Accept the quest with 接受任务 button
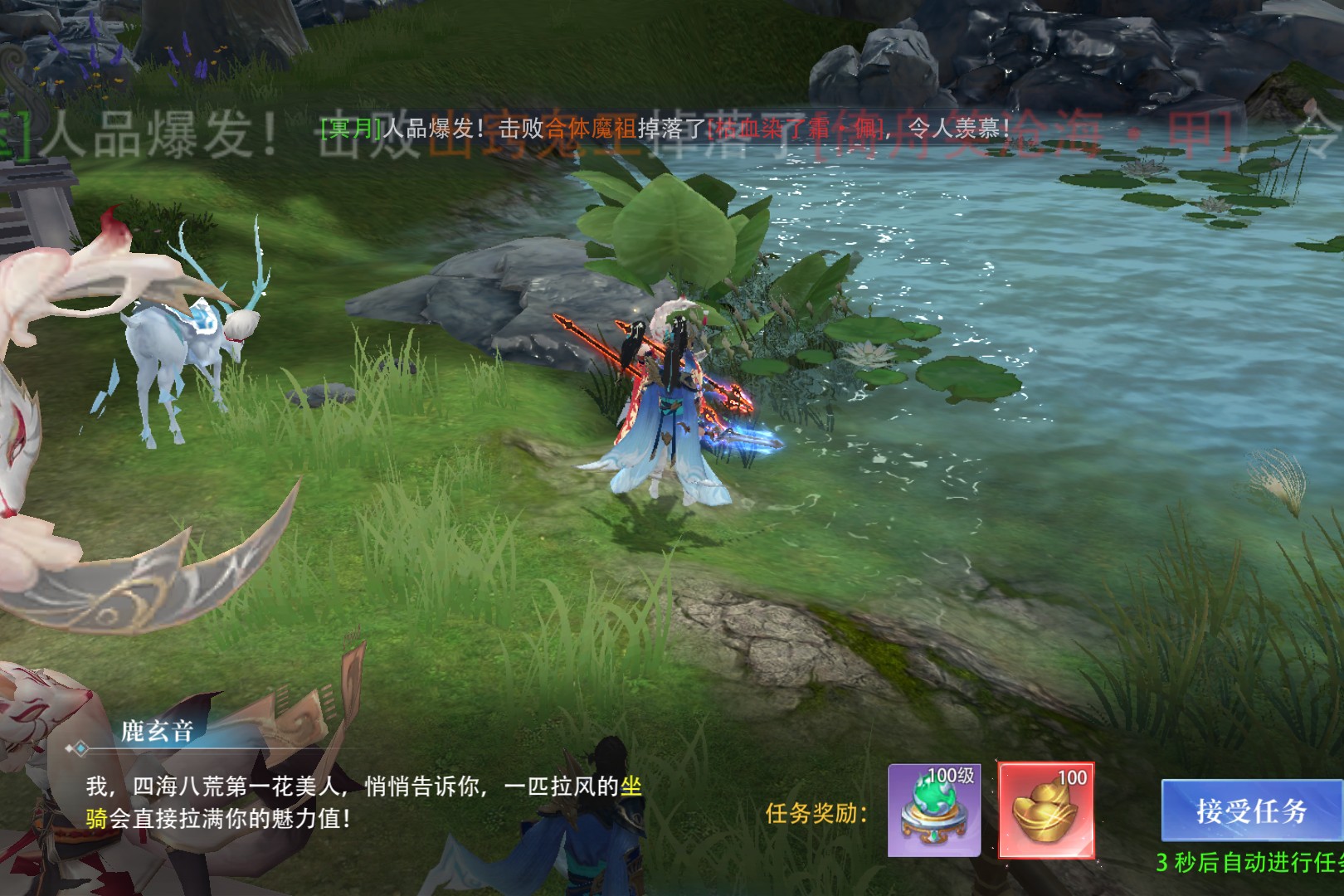The height and width of the screenshot is (896, 1344). pos(1251,811)
